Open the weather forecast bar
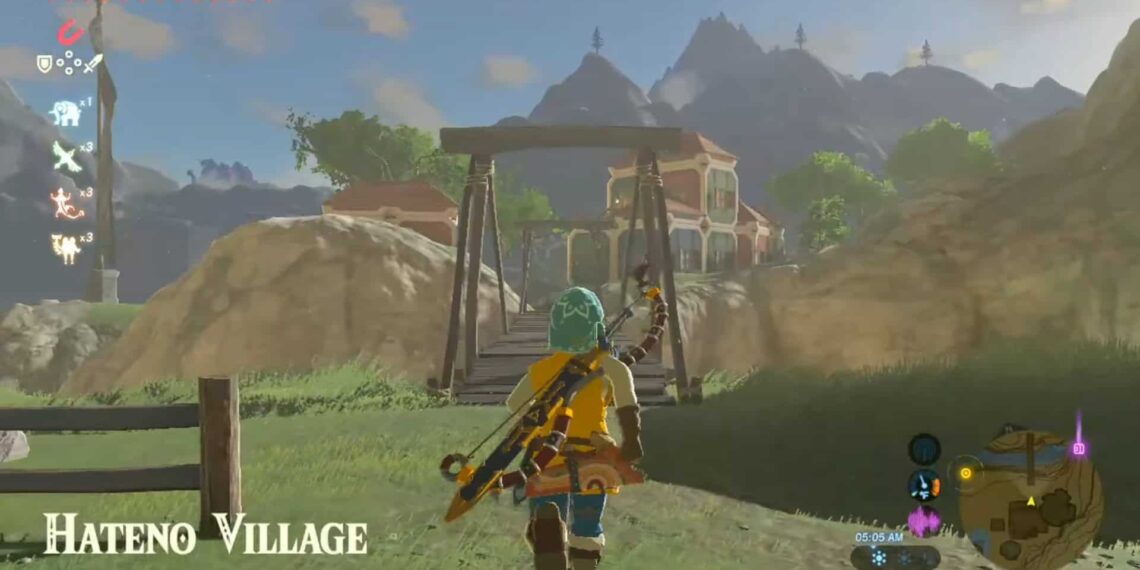The width and height of the screenshot is (1140, 570). tap(895, 557)
